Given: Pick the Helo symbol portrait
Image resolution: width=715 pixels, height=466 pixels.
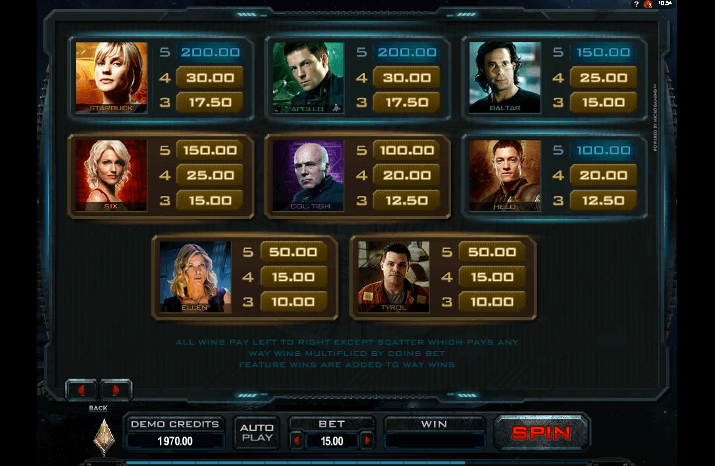Looking at the screenshot, I should (505, 175).
